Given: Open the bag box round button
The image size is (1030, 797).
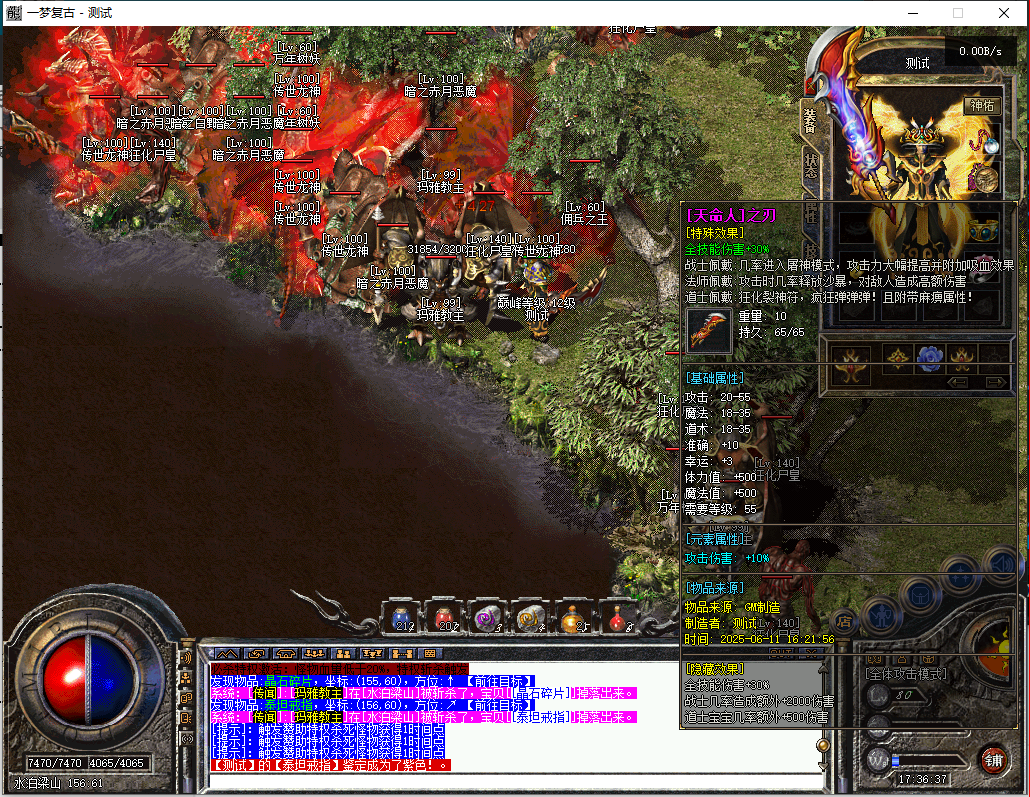Looking at the screenshot, I should (920, 594).
